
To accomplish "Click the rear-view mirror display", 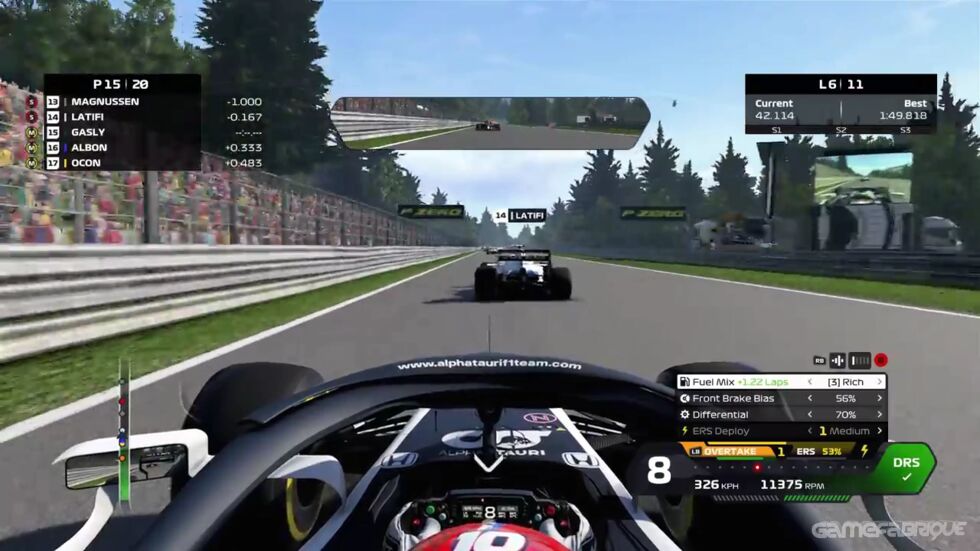I will [x=490, y=123].
